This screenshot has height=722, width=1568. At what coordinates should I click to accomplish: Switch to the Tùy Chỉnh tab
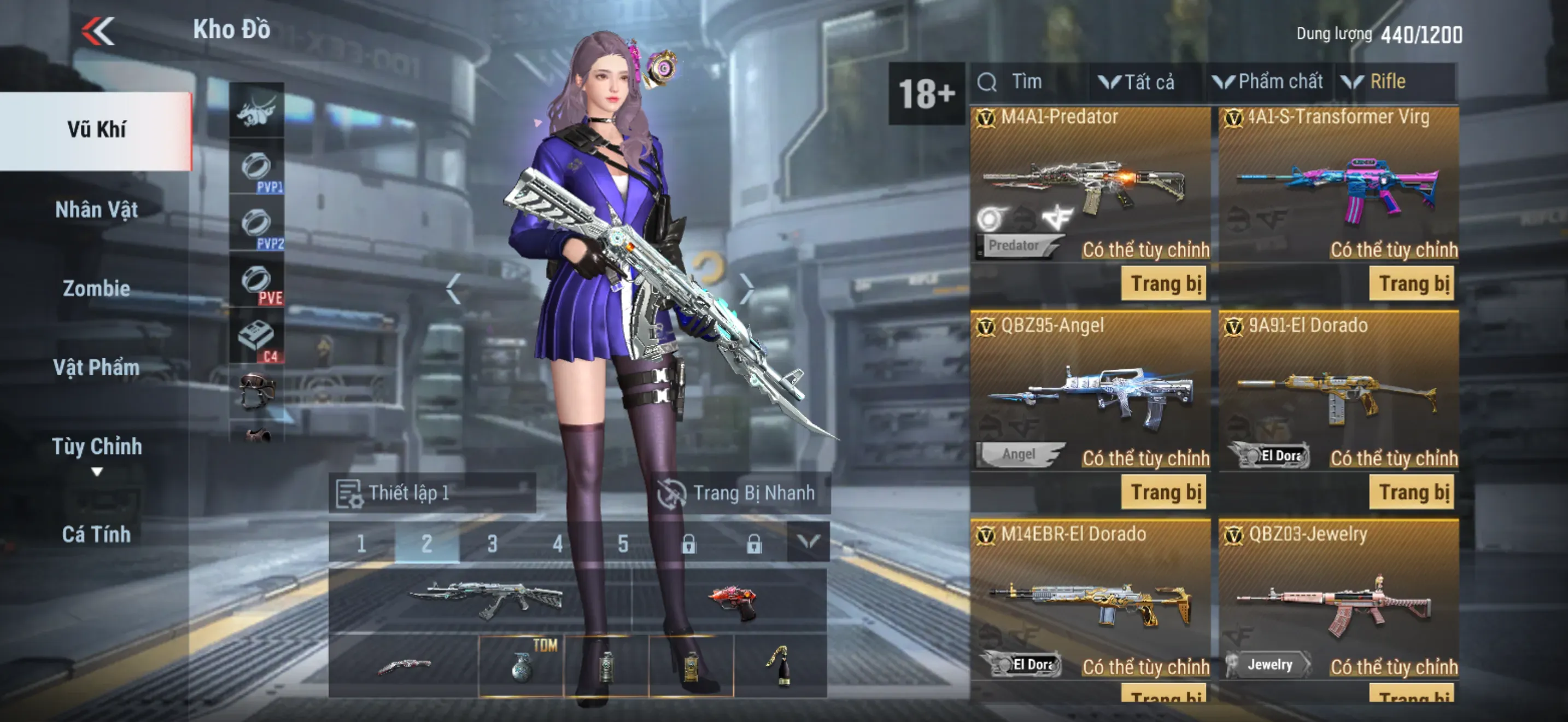point(96,447)
